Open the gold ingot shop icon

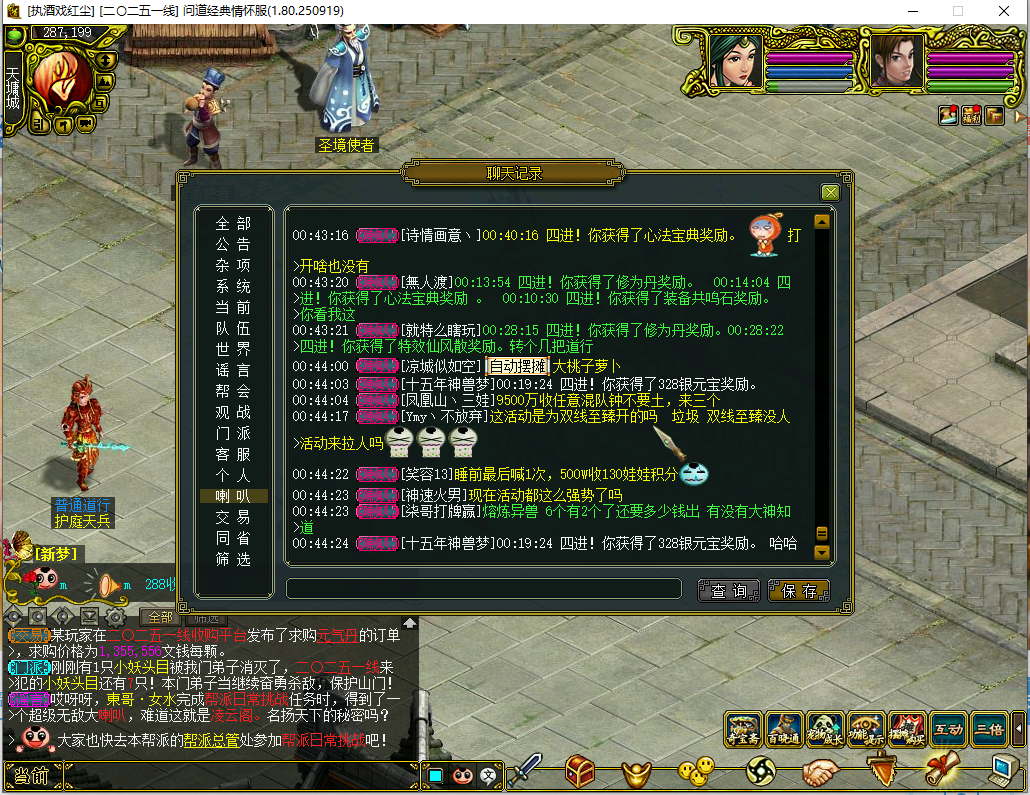coord(637,771)
